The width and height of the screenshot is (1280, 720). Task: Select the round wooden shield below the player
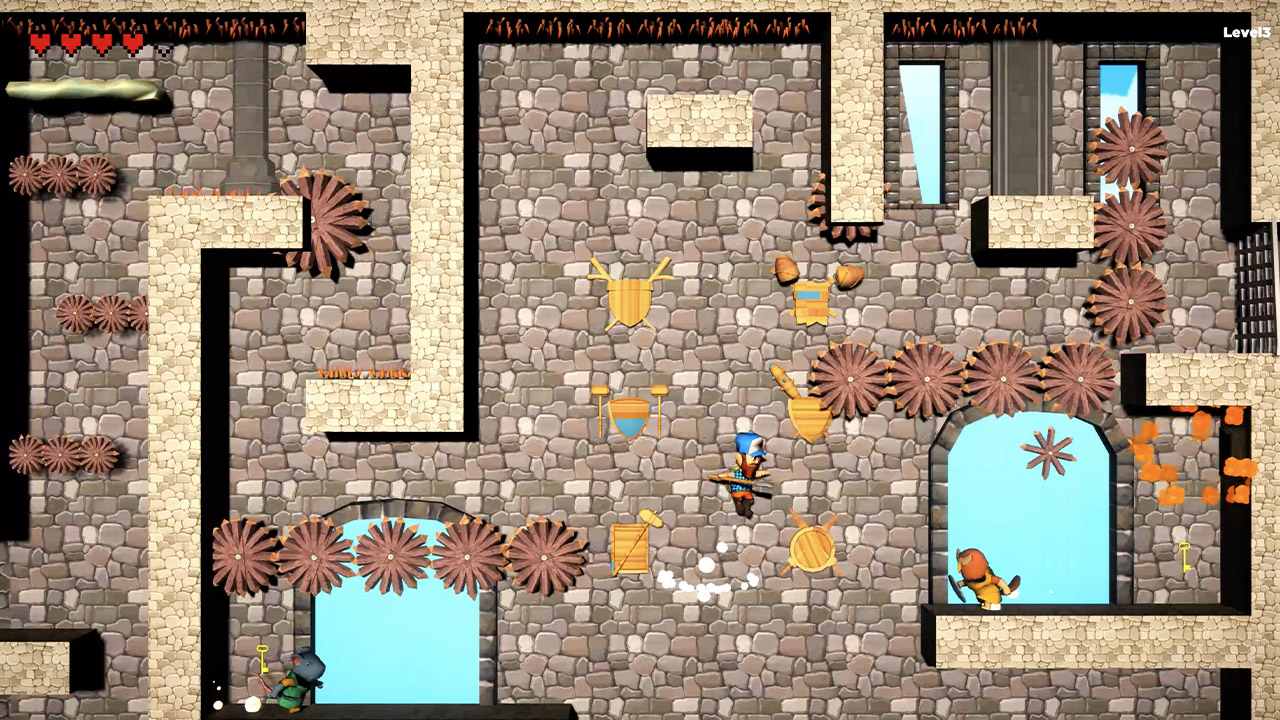[x=815, y=548]
